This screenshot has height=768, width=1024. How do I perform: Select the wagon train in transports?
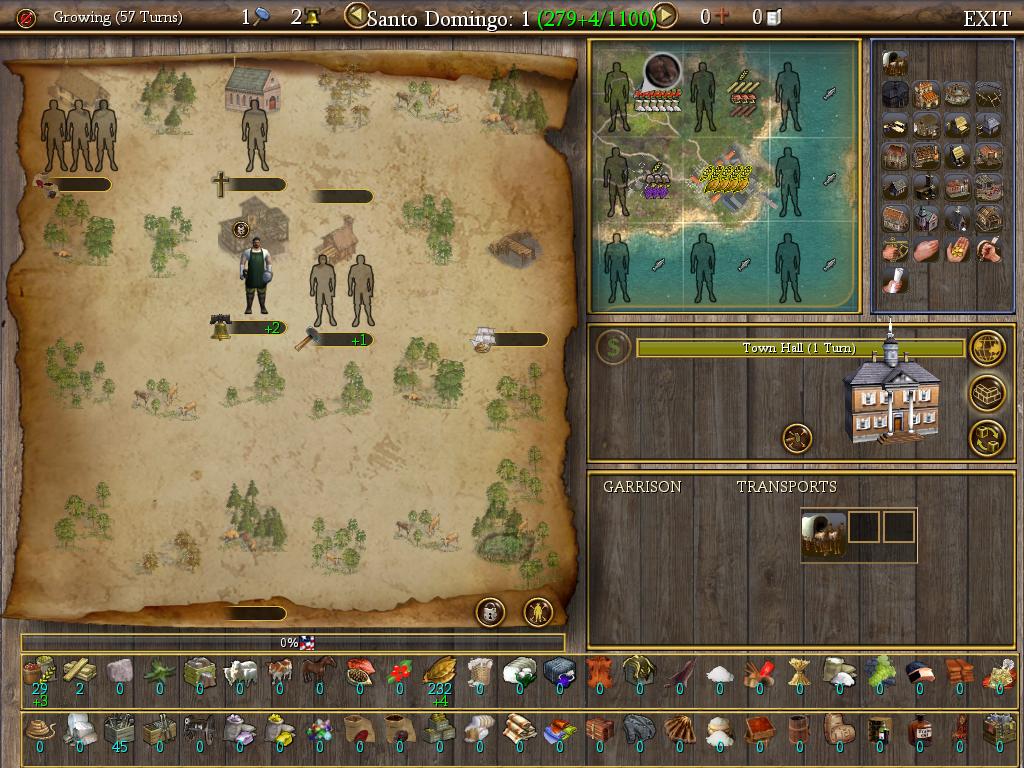pos(824,534)
